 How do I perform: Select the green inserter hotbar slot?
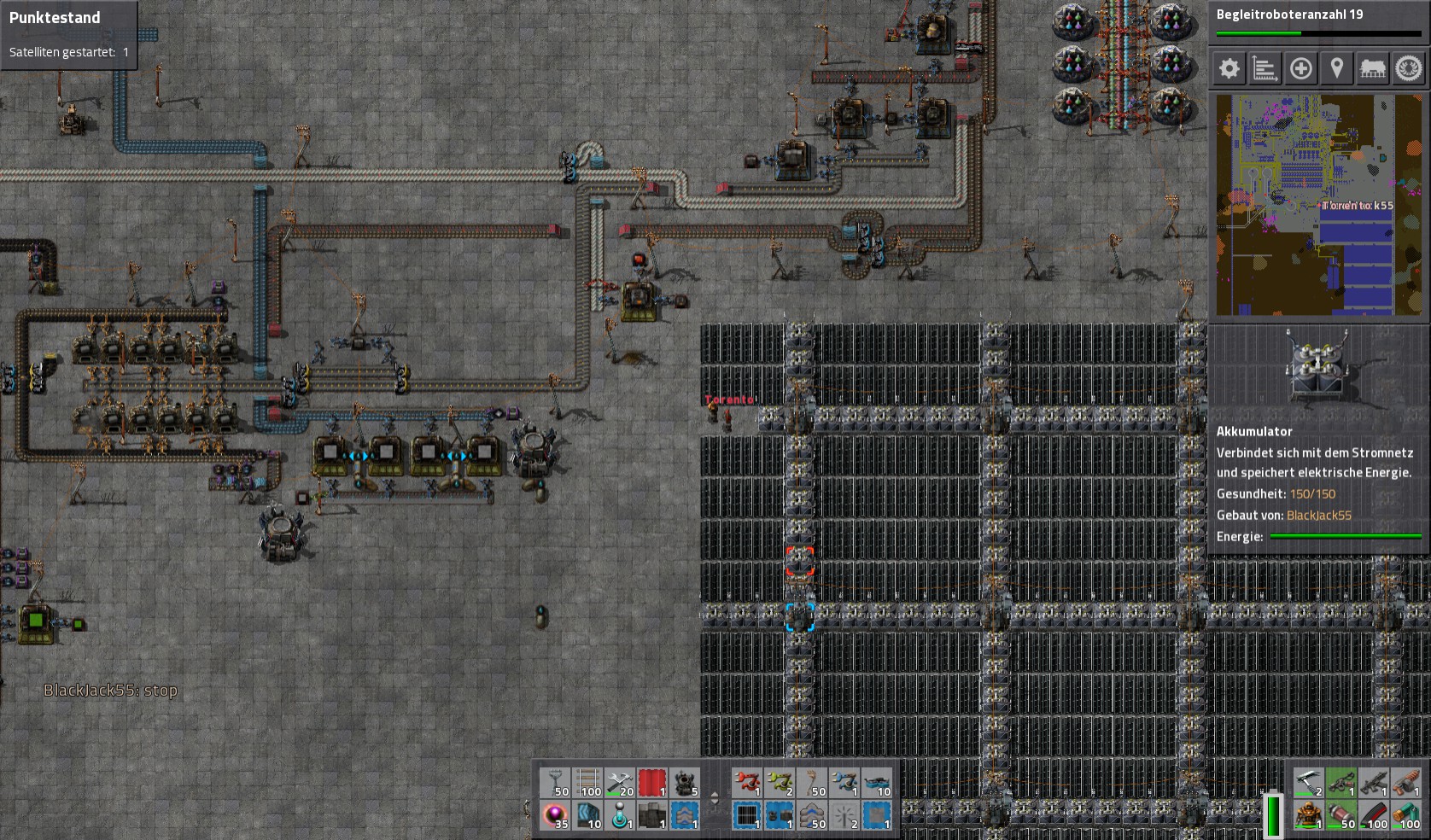[x=780, y=783]
